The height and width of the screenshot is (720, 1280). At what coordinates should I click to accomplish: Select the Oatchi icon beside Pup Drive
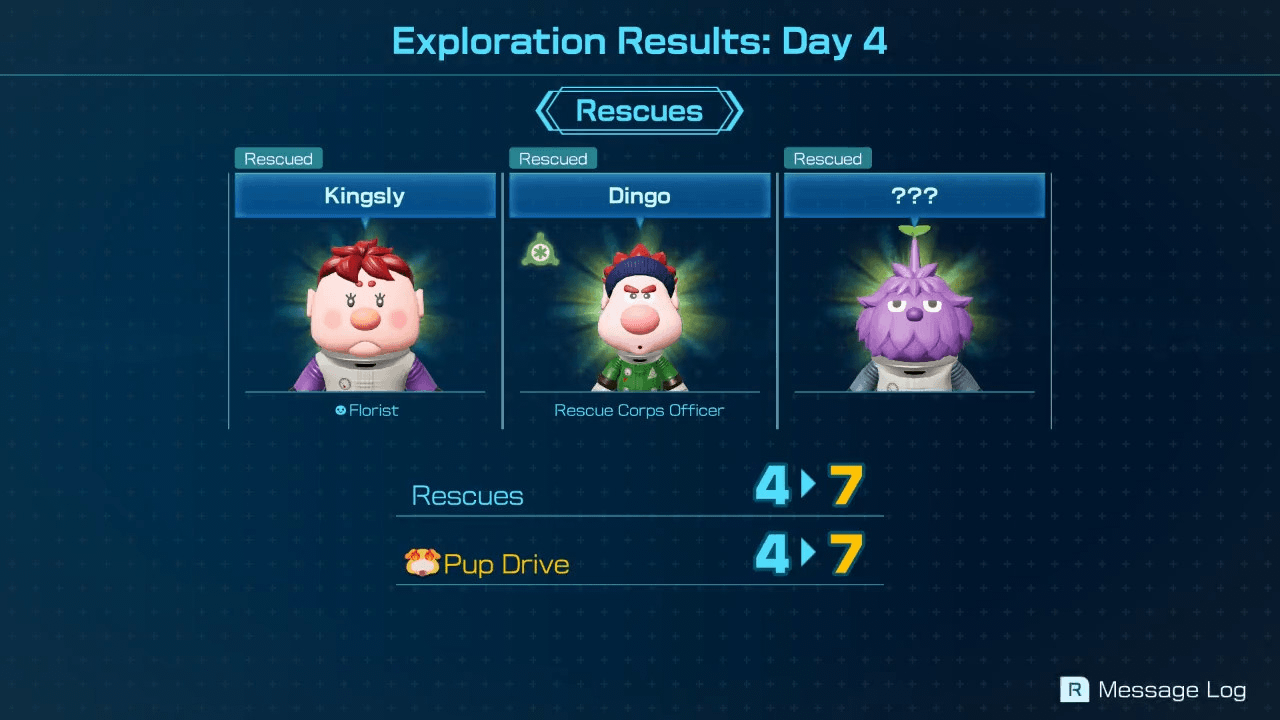click(x=425, y=563)
